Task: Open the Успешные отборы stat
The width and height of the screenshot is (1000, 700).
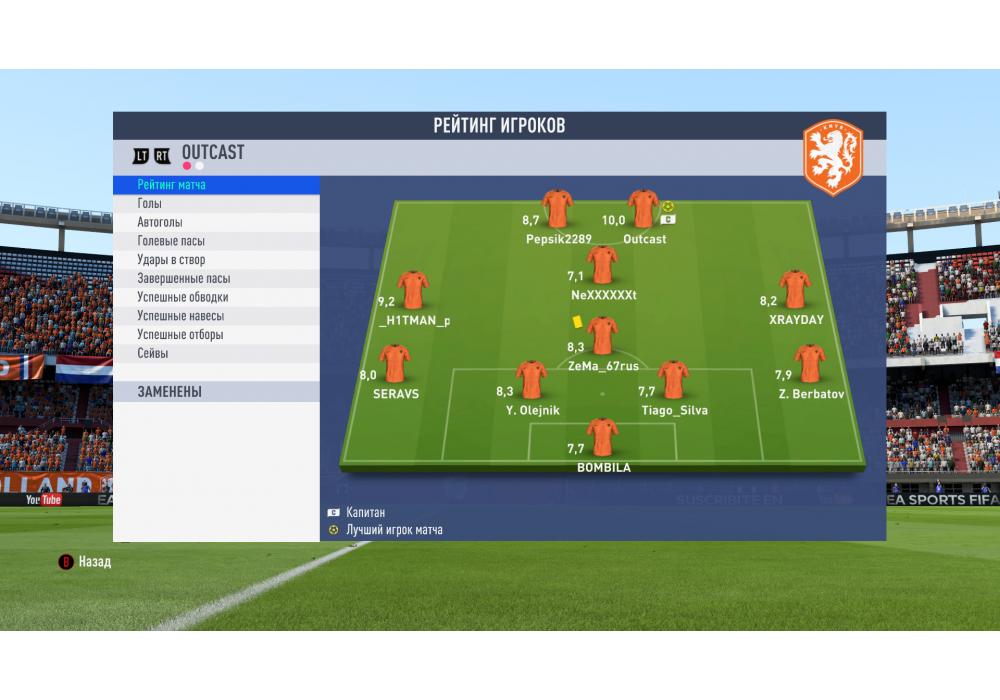Action: pyautogui.click(x=216, y=335)
